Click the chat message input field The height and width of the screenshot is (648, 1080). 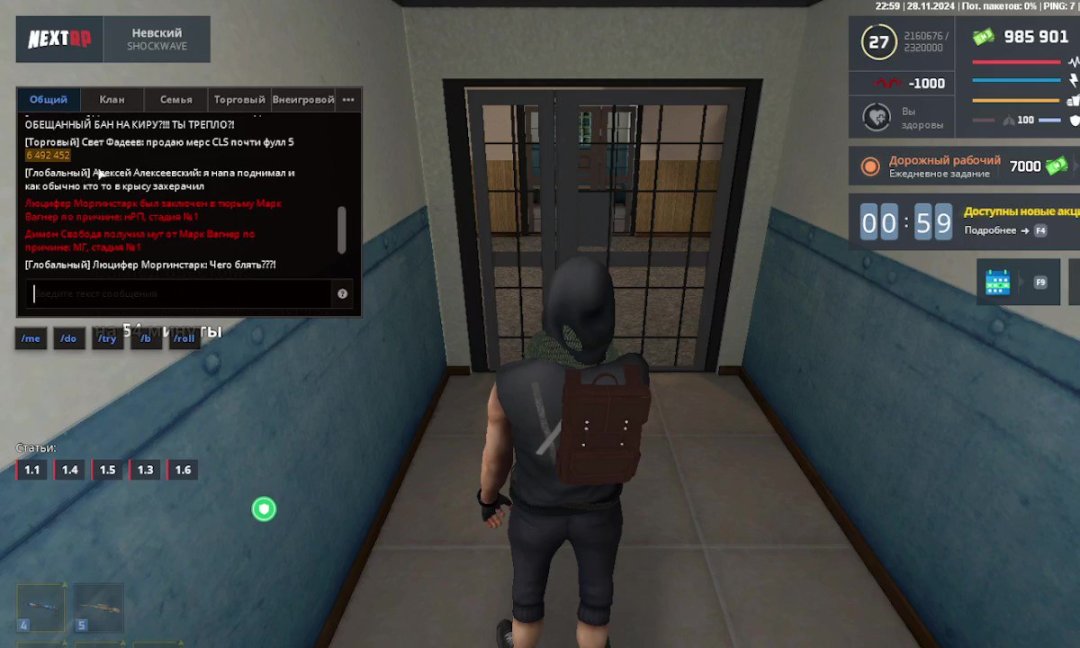click(x=180, y=294)
